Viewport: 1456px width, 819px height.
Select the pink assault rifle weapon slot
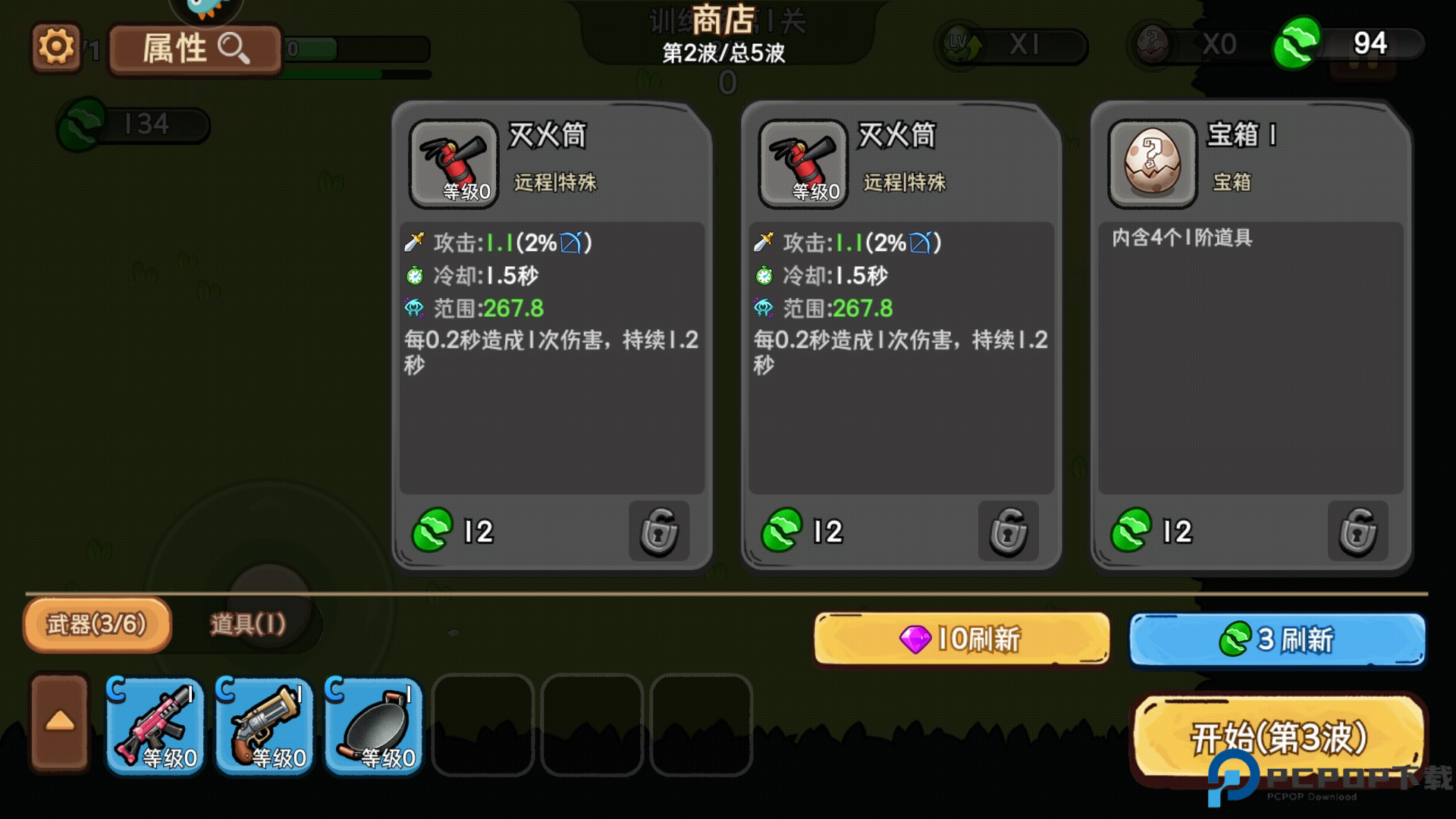click(155, 726)
